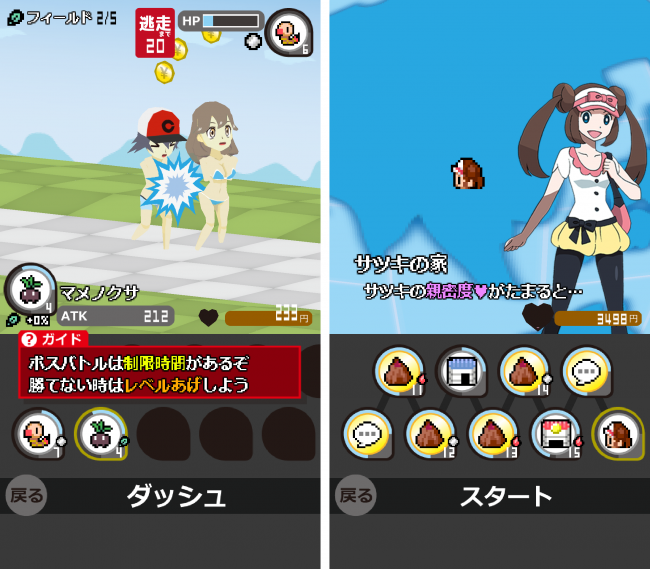Click 戻る back button beside スタート
The image size is (650, 569).
[x=355, y=496]
